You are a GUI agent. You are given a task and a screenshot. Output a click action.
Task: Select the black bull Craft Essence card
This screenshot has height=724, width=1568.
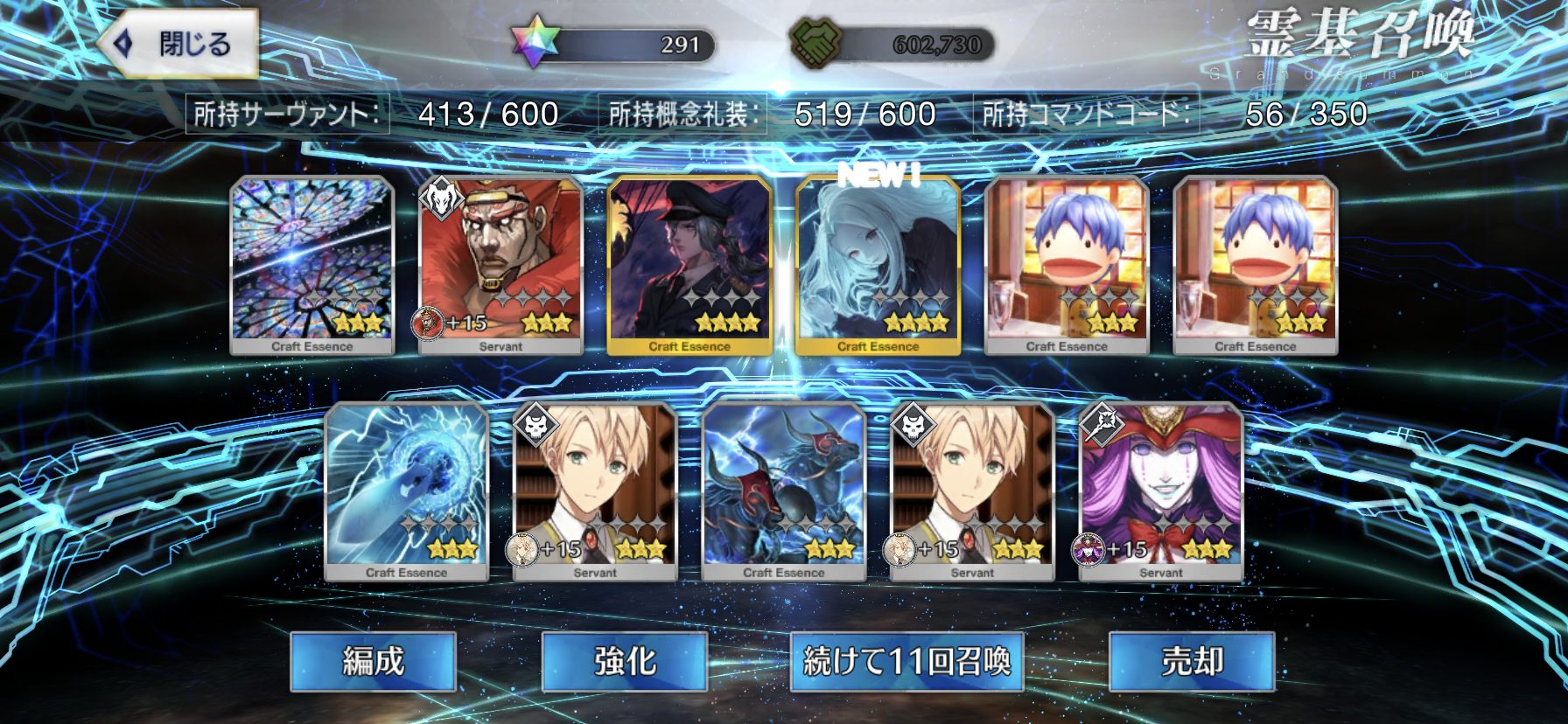click(x=783, y=491)
